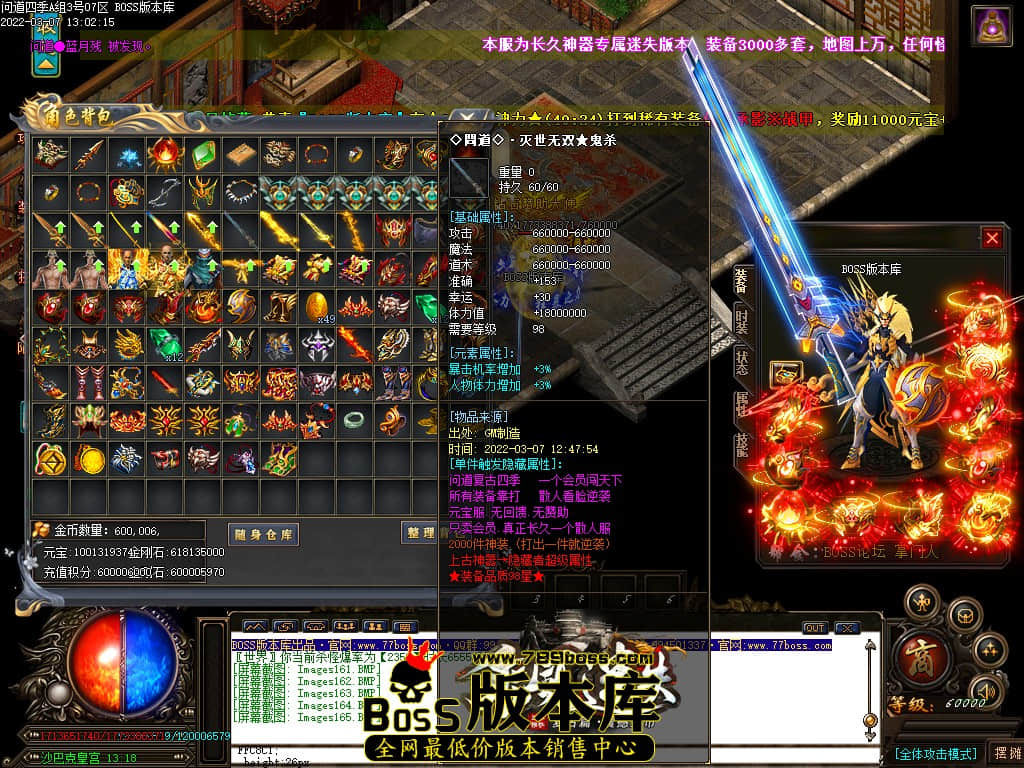Screen dimensions: 1024x768
Task: Select the blue-robed costume figure item
Action: click(125, 268)
